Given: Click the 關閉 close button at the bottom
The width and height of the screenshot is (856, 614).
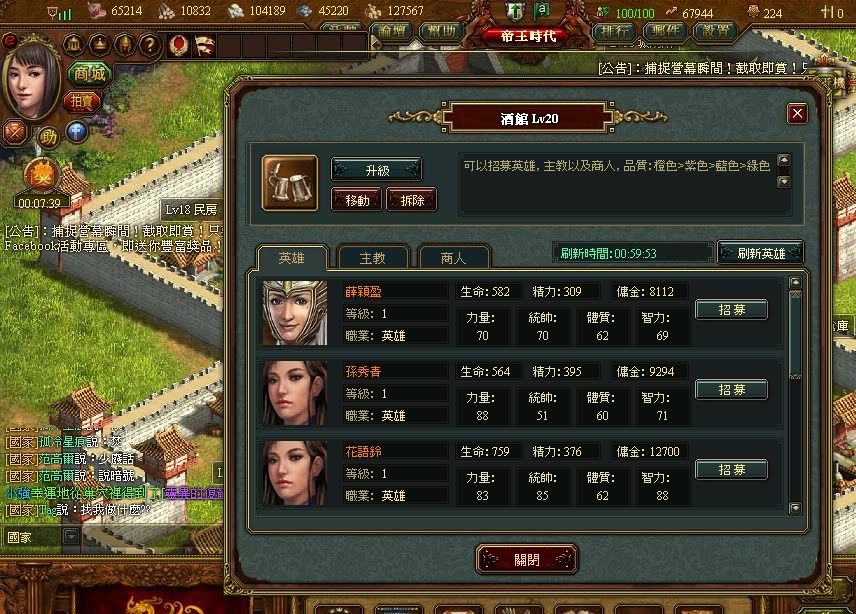Looking at the screenshot, I should pos(527,559).
